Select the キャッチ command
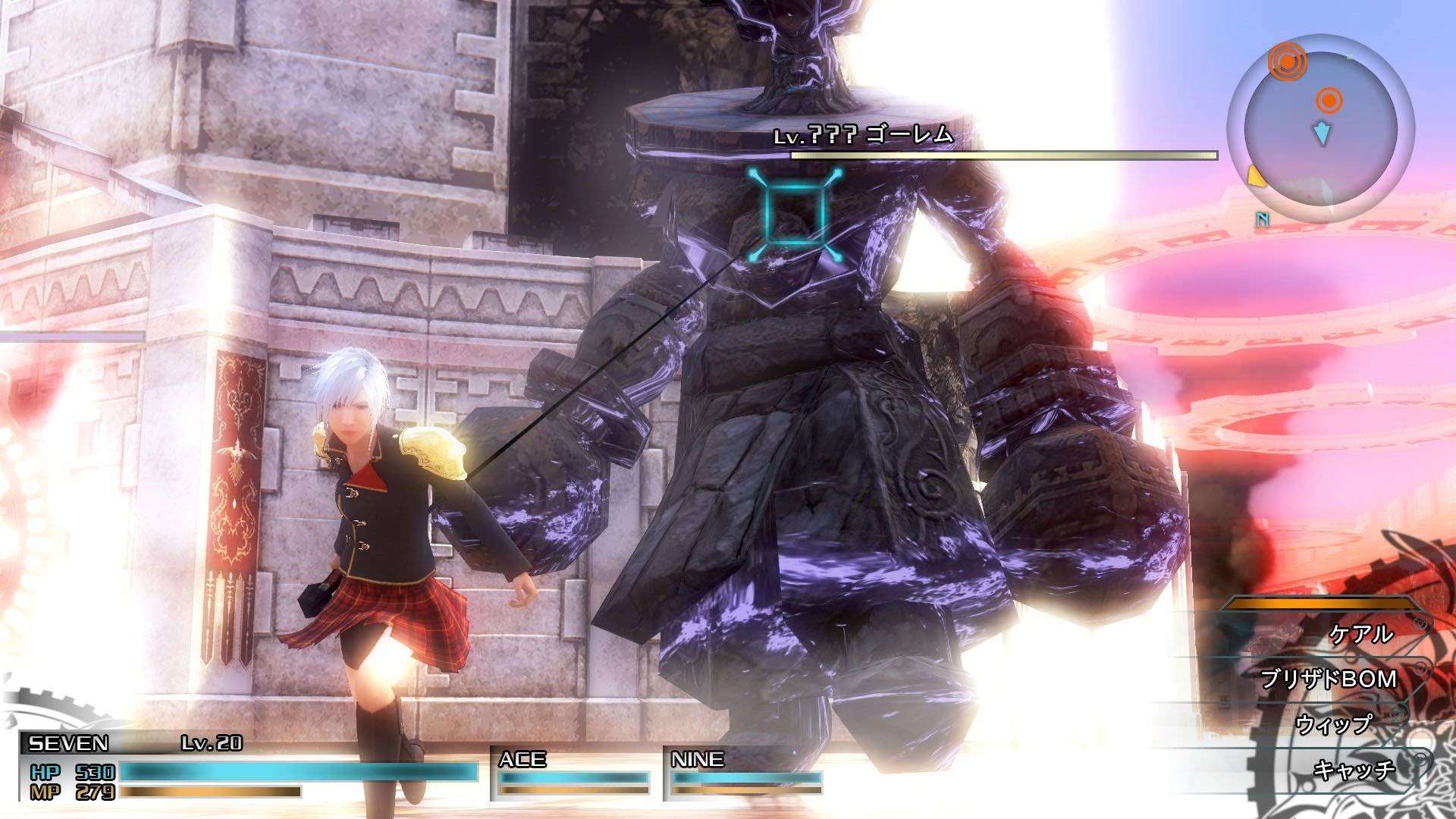The height and width of the screenshot is (819, 1456). point(1354,770)
